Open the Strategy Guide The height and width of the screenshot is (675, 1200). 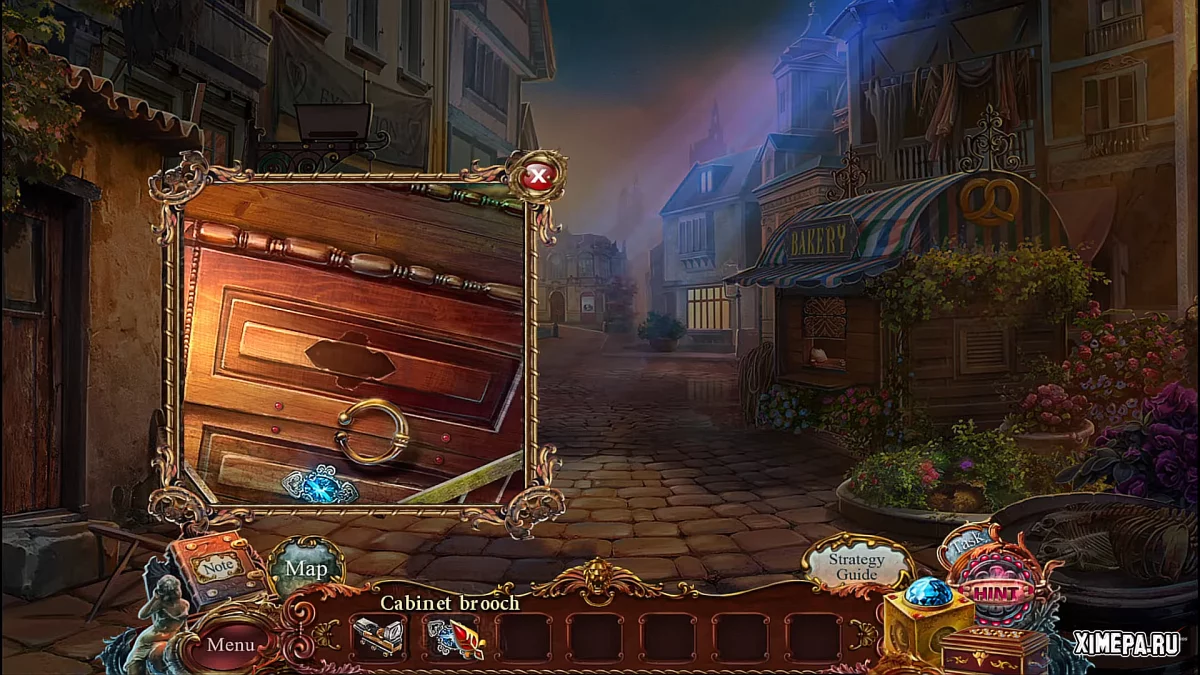click(857, 566)
